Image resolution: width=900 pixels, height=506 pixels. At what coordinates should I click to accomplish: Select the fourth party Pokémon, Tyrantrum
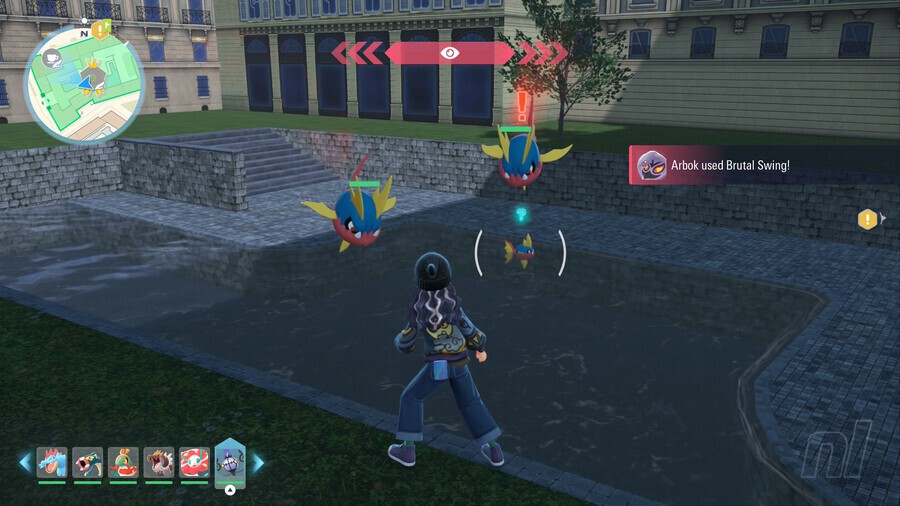tap(159, 462)
